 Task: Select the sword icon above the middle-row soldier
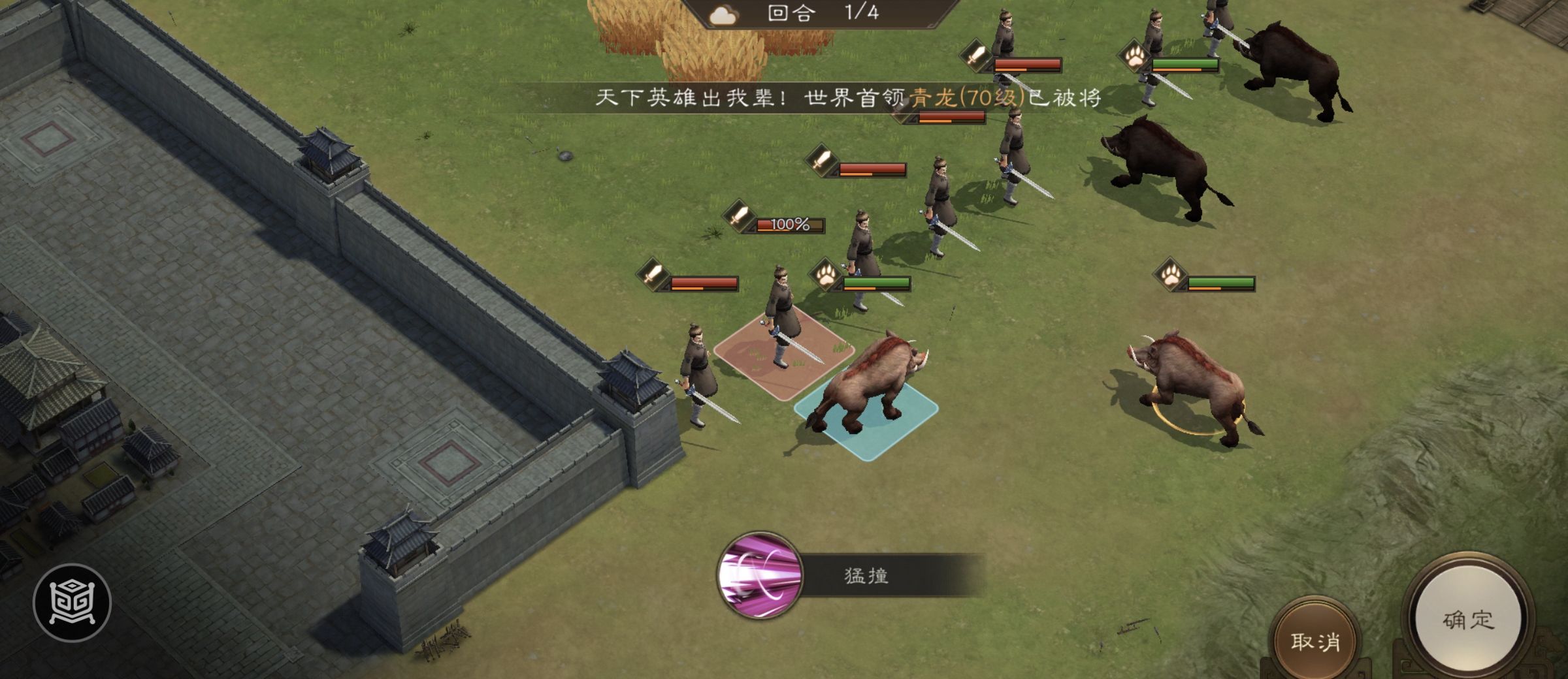pos(821,159)
